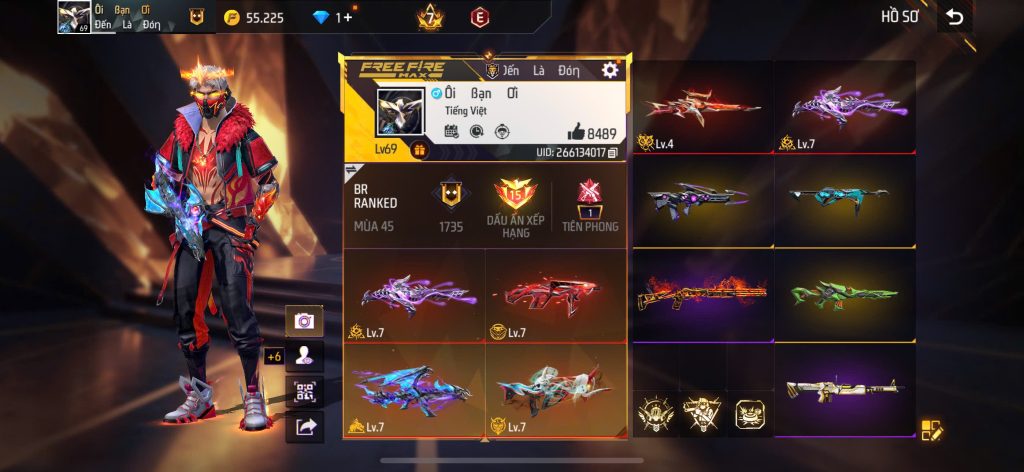
Task: Select the profile avatar in the card
Action: pyautogui.click(x=398, y=113)
